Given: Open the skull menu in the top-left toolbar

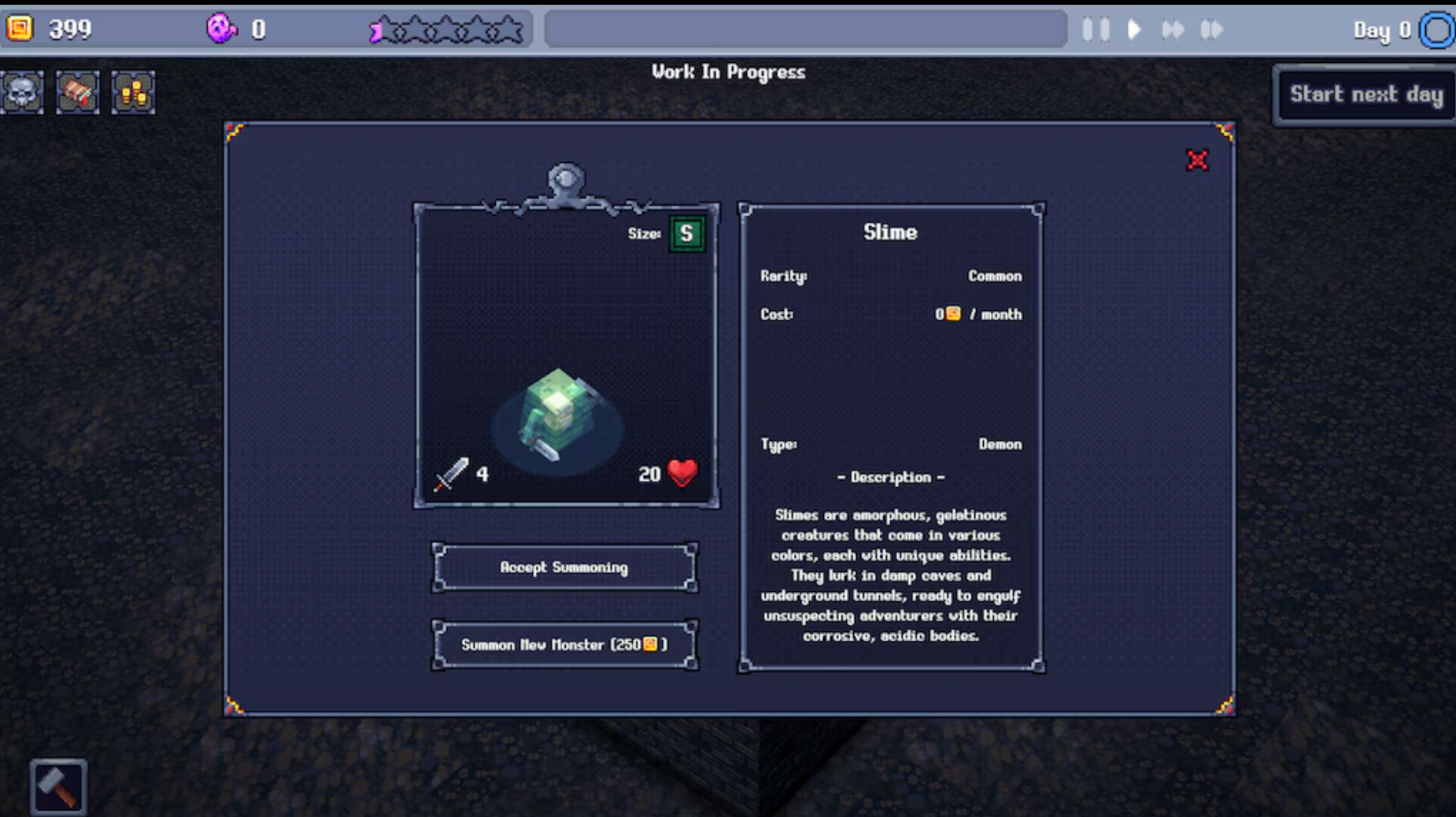Looking at the screenshot, I should pos(21,92).
